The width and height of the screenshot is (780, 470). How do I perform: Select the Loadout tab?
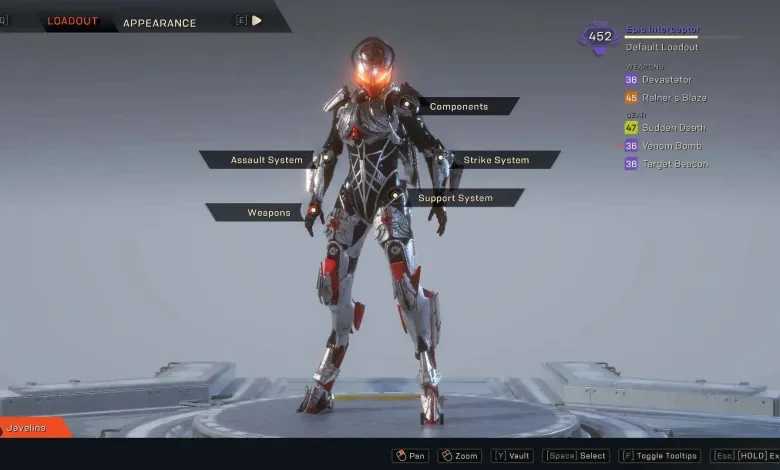pyautogui.click(x=73, y=21)
